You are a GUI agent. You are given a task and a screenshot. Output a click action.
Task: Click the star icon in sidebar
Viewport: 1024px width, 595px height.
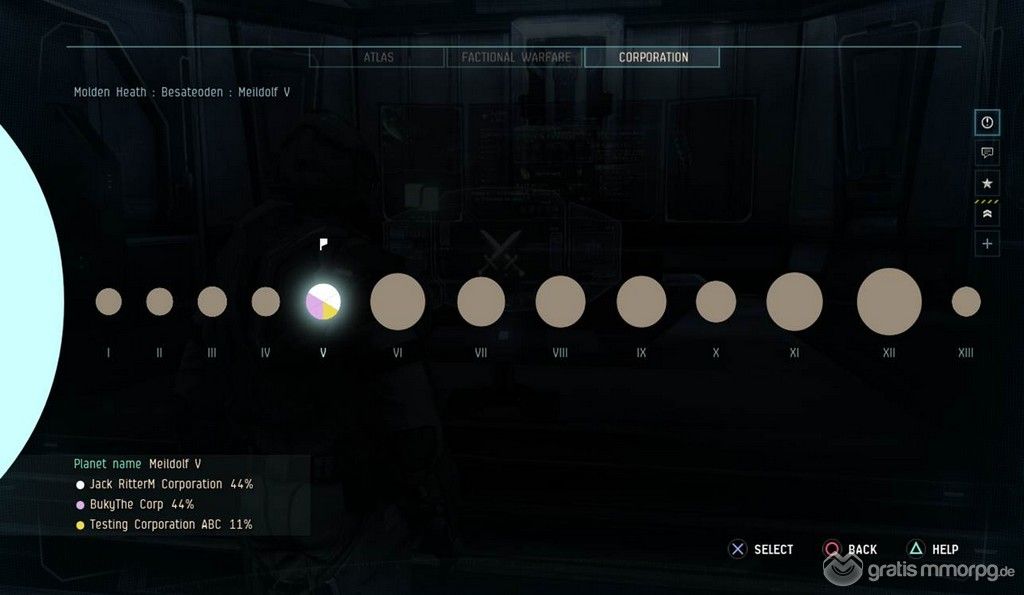(x=987, y=183)
